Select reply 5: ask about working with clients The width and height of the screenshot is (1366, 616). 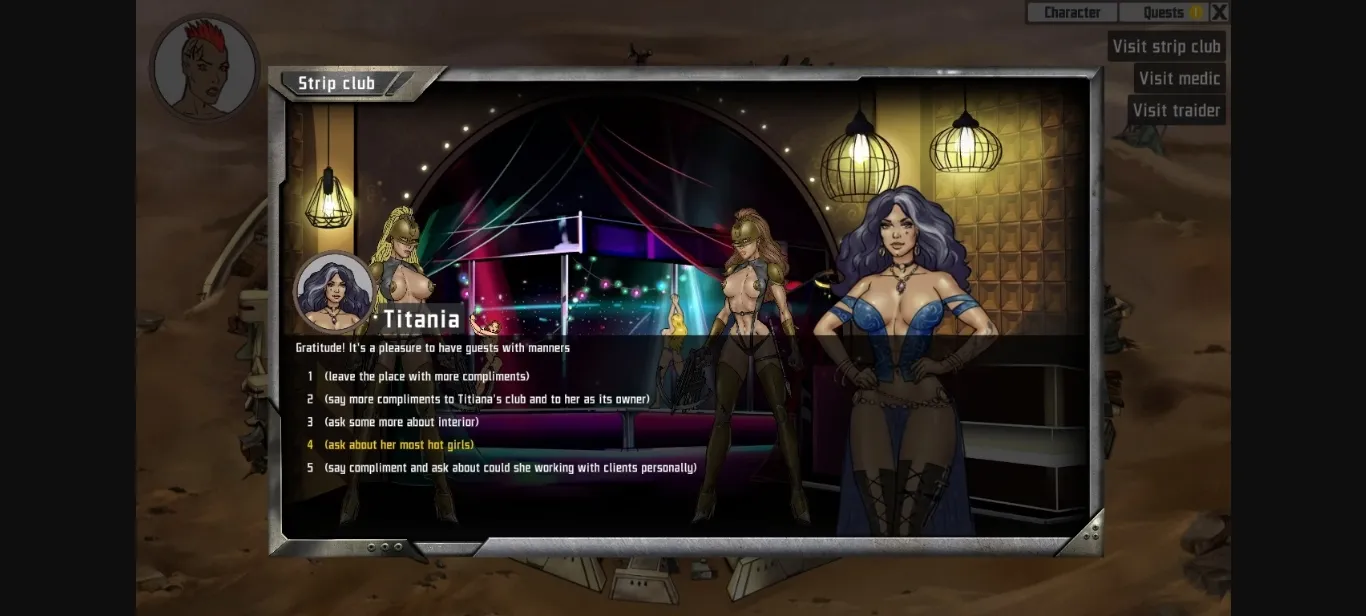(510, 468)
